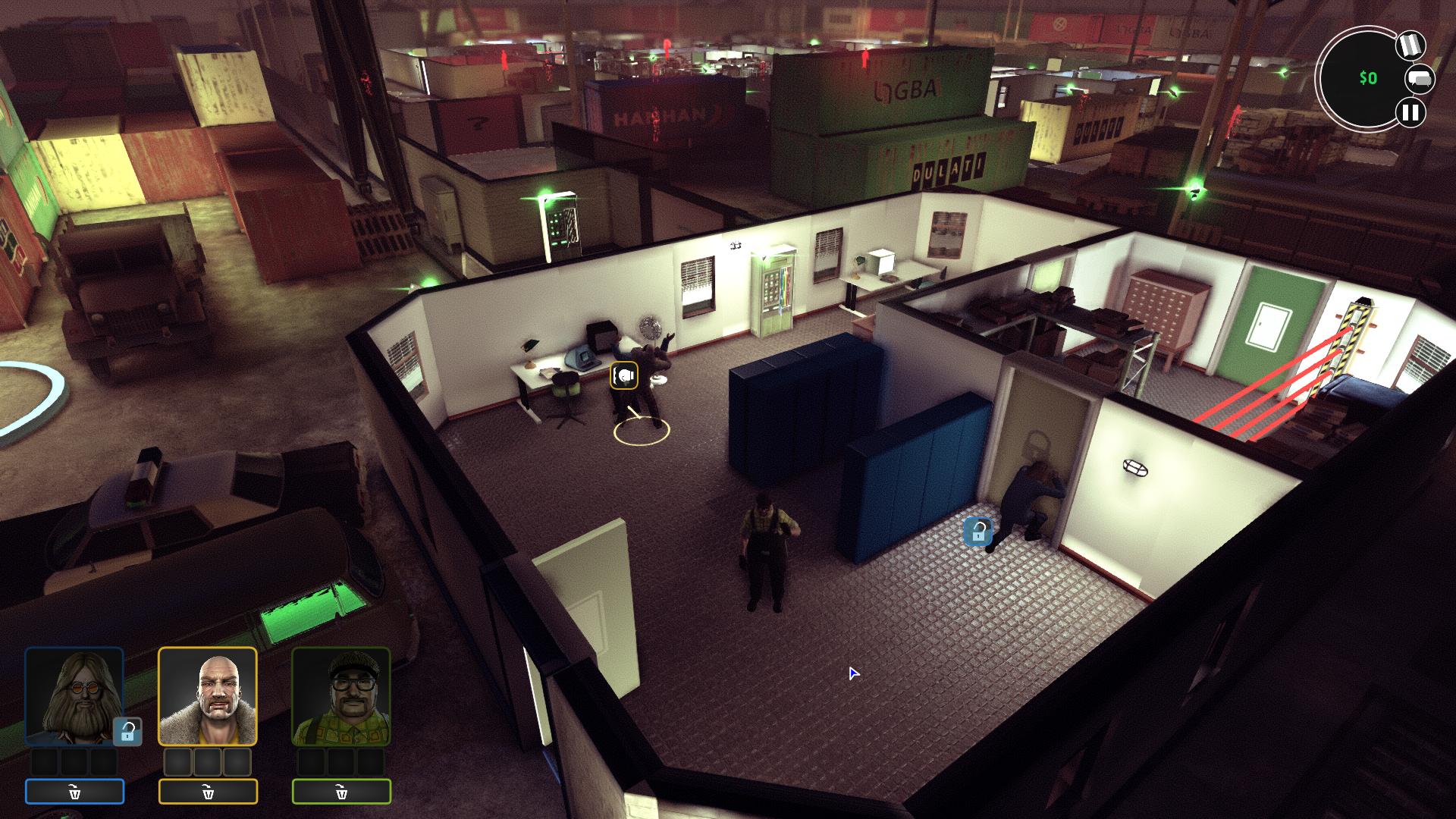Click the padlock badge on the bearded portrait
Viewport: 1456px width, 819px height.
127,732
